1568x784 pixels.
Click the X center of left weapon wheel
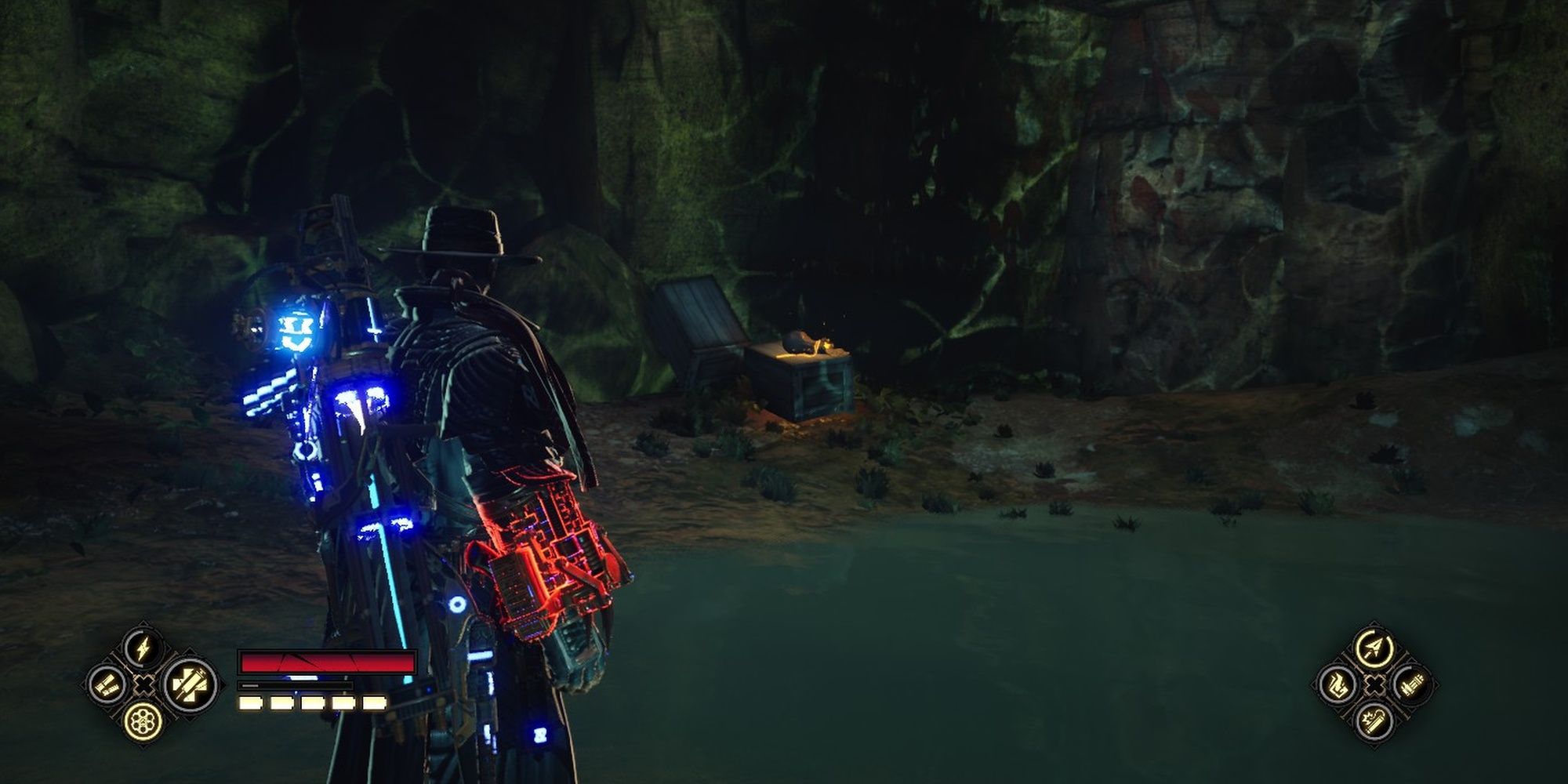(x=145, y=684)
